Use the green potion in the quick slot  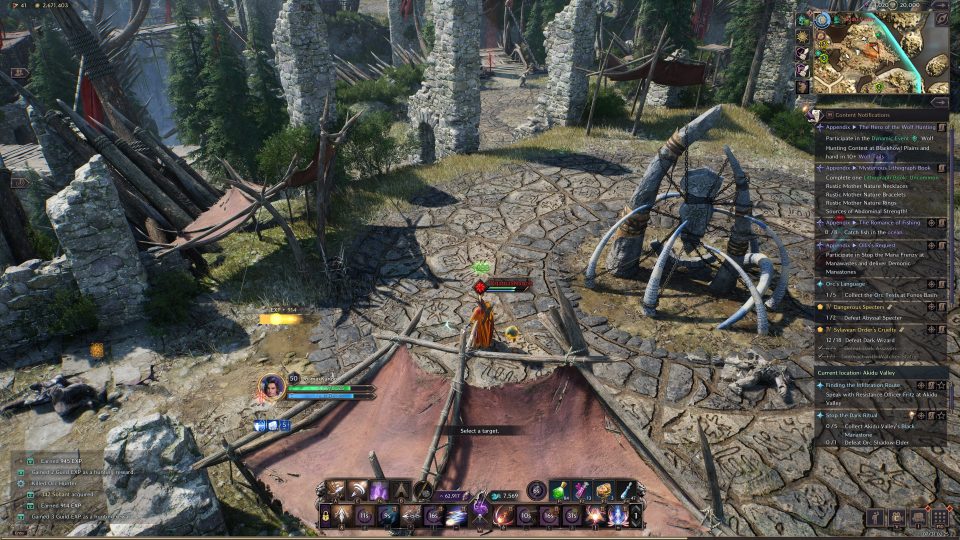pyautogui.click(x=560, y=490)
